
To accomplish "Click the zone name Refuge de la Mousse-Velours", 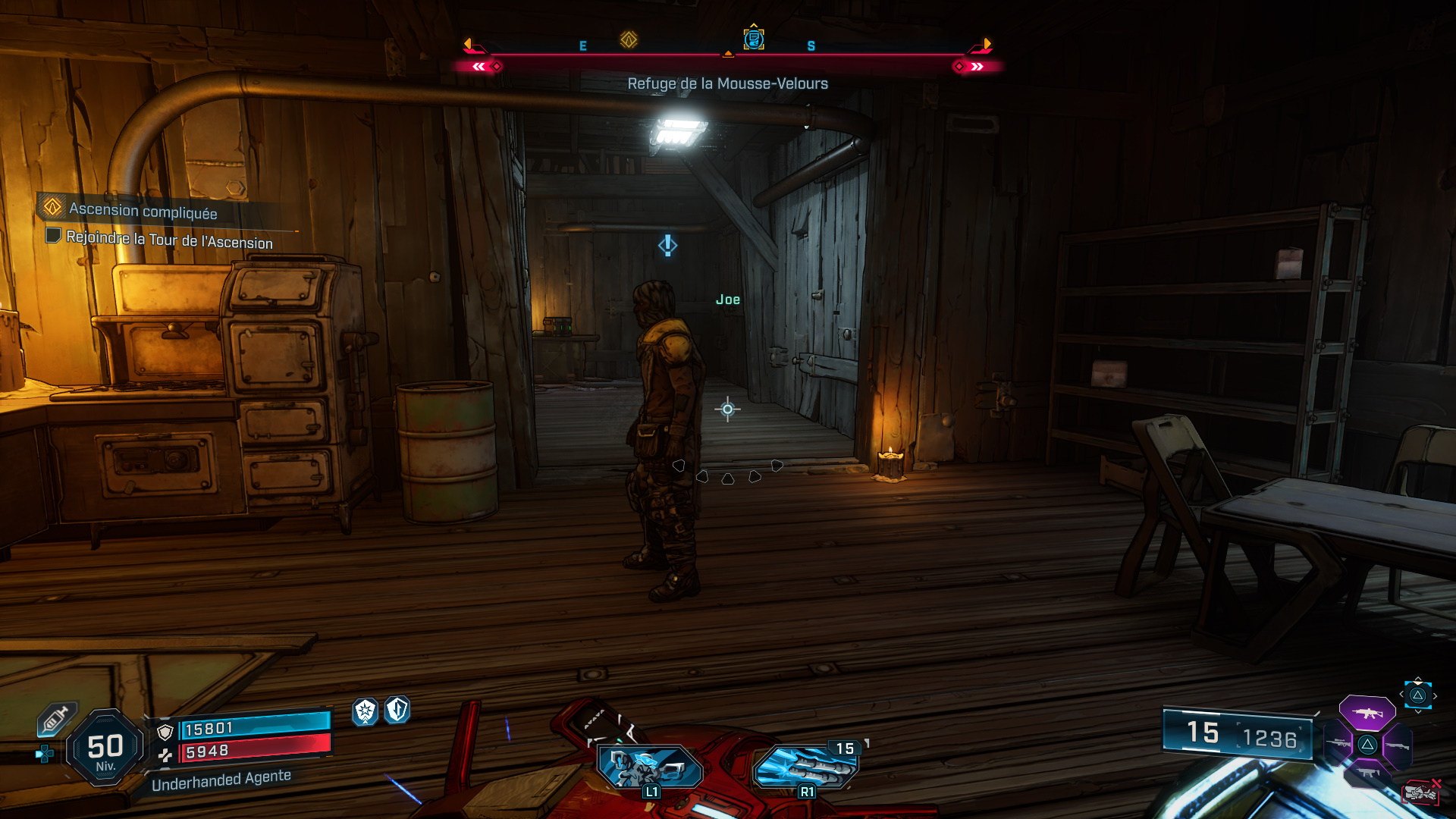I will click(x=726, y=83).
